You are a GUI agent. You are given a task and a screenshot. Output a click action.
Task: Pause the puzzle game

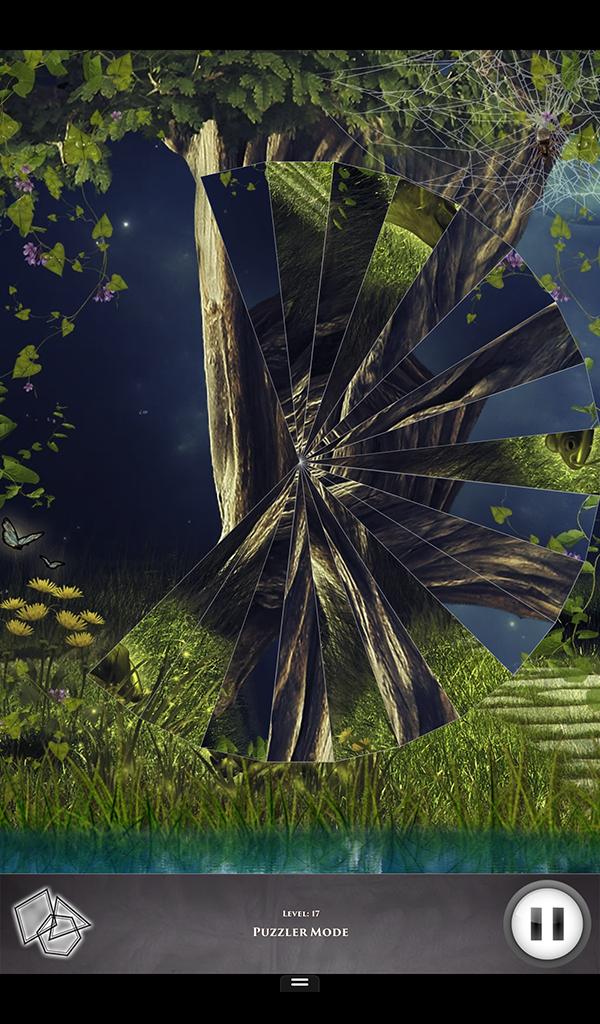[x=547, y=922]
